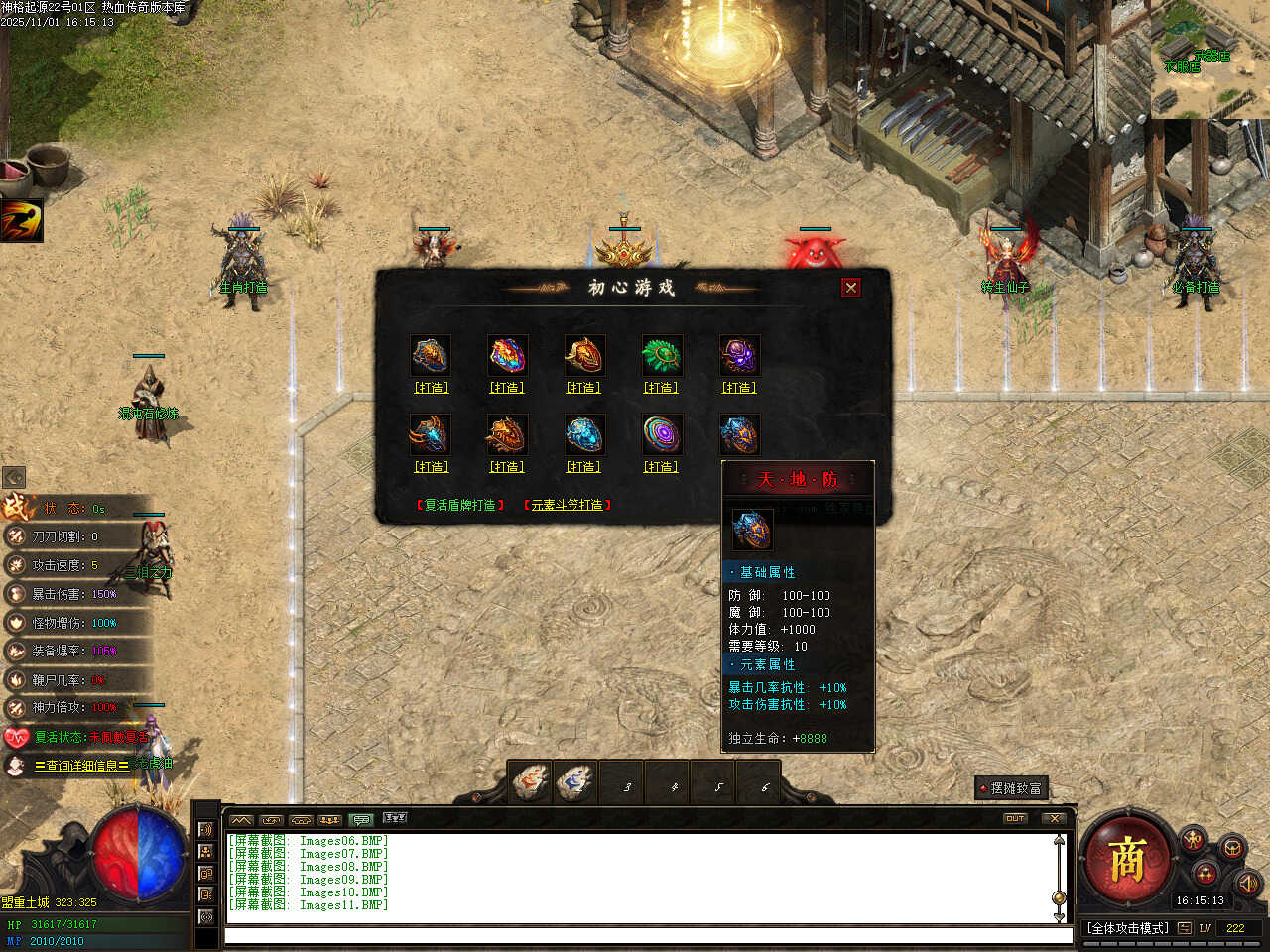1270x952 pixels.
Task: Open the 商 shop button
Action: pyautogui.click(x=1127, y=859)
